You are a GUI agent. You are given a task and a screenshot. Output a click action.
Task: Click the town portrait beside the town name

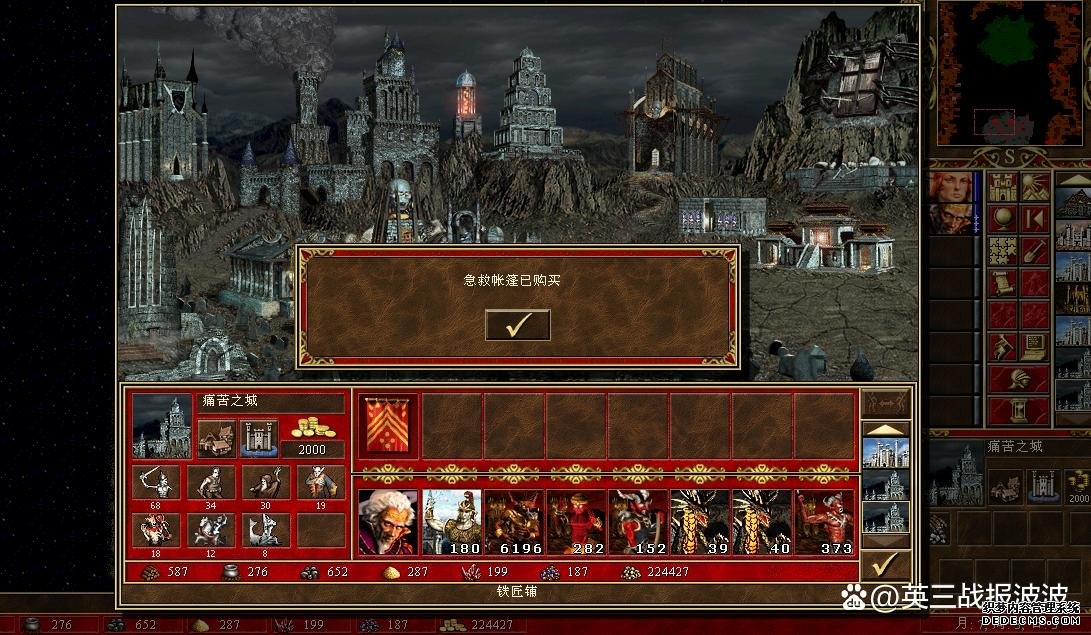[161, 425]
